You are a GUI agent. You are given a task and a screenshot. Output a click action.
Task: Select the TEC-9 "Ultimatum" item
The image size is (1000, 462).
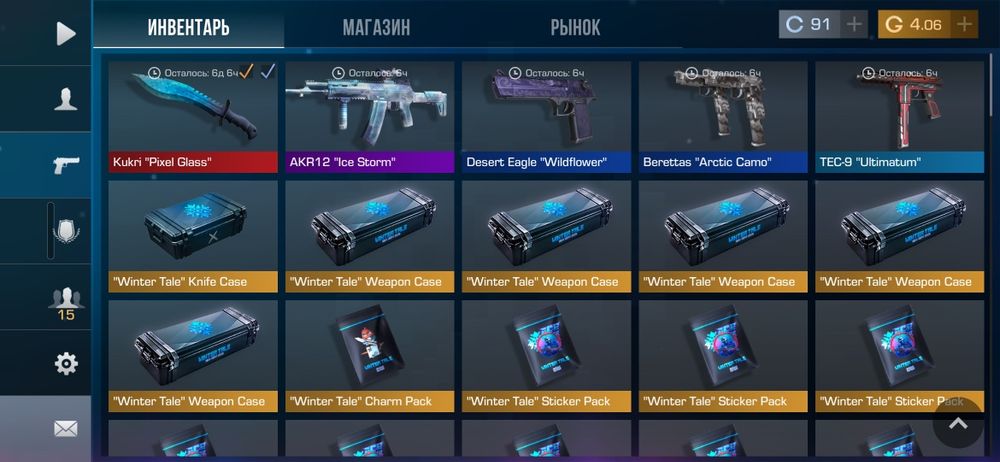coord(900,116)
